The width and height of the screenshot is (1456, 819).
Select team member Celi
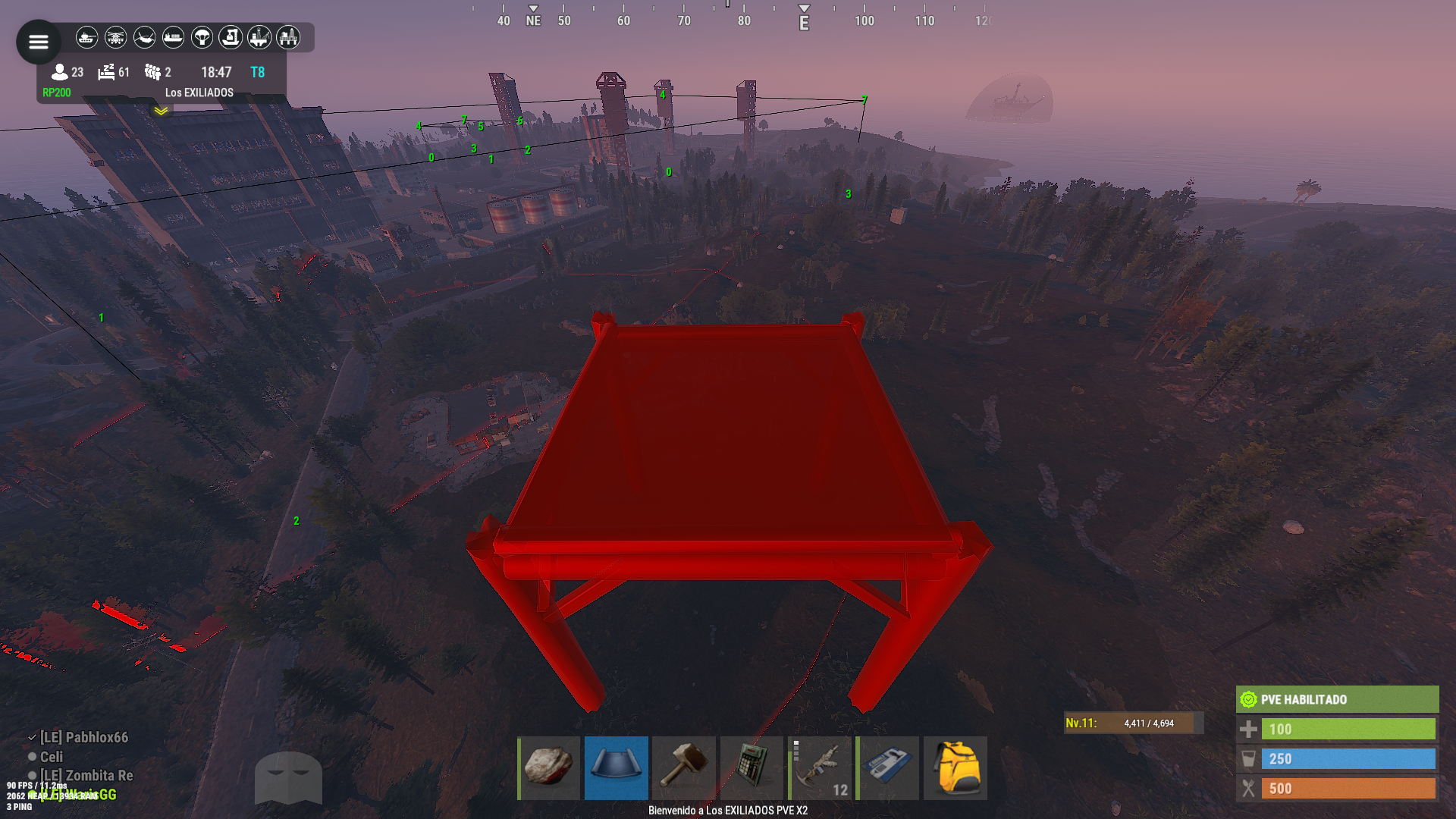[x=51, y=757]
